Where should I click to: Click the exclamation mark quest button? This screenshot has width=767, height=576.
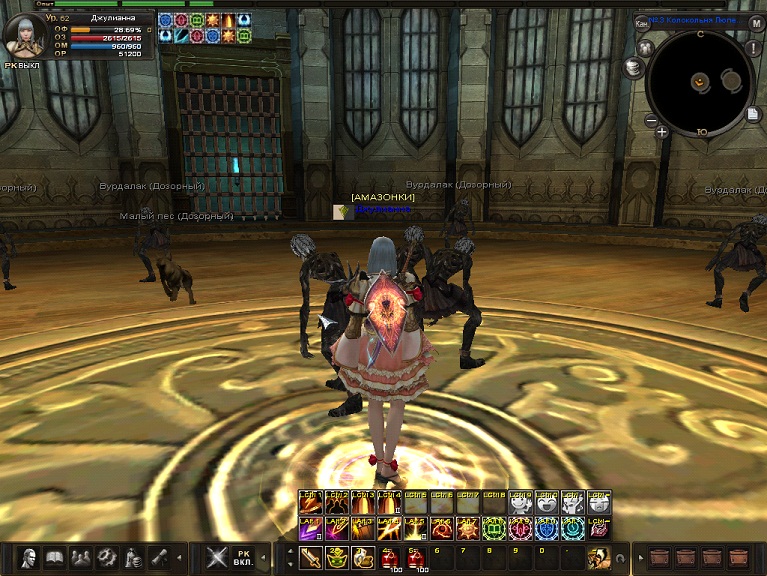tap(753, 48)
